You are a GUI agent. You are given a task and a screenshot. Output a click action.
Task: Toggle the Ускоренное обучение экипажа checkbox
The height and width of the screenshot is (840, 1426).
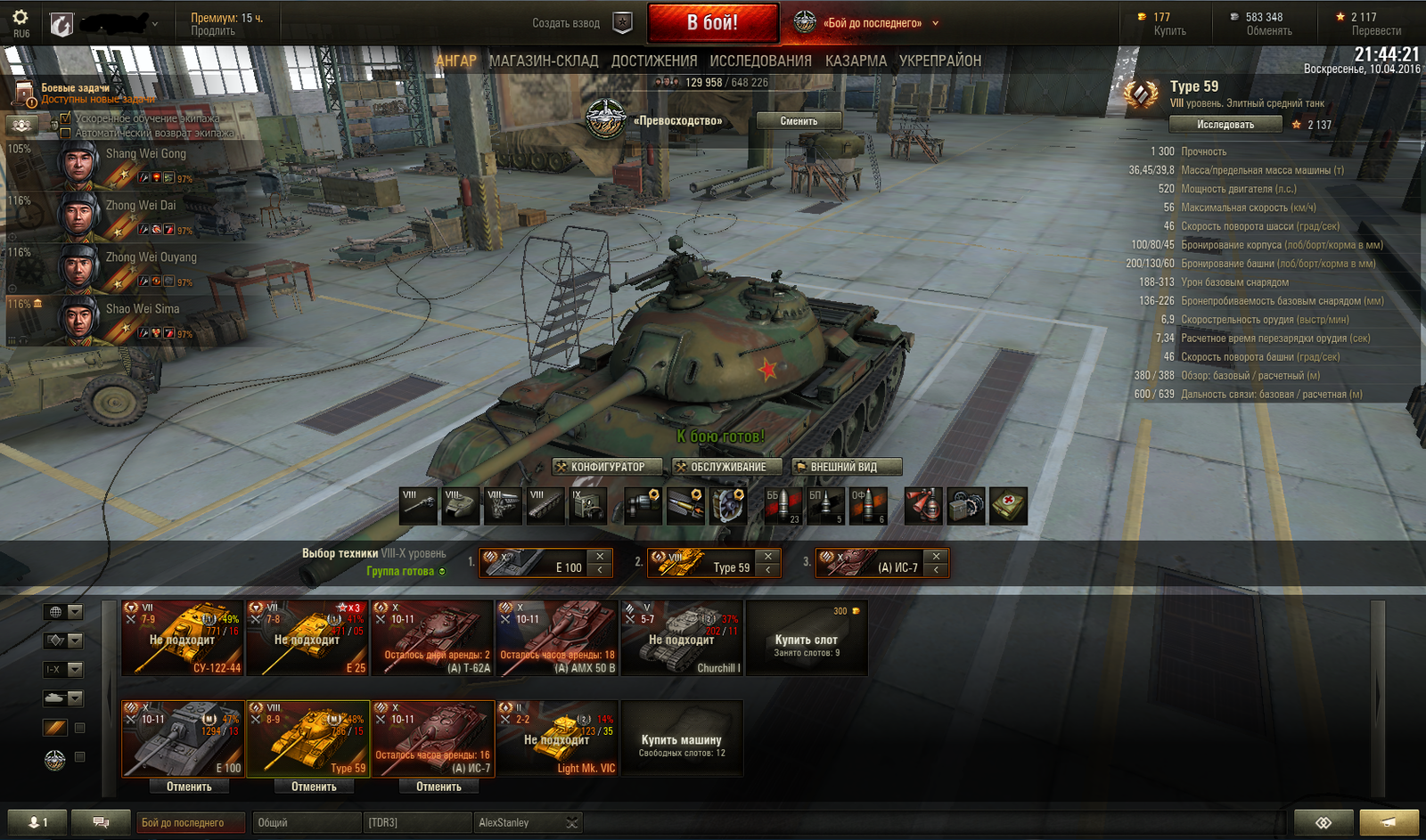[x=65, y=118]
